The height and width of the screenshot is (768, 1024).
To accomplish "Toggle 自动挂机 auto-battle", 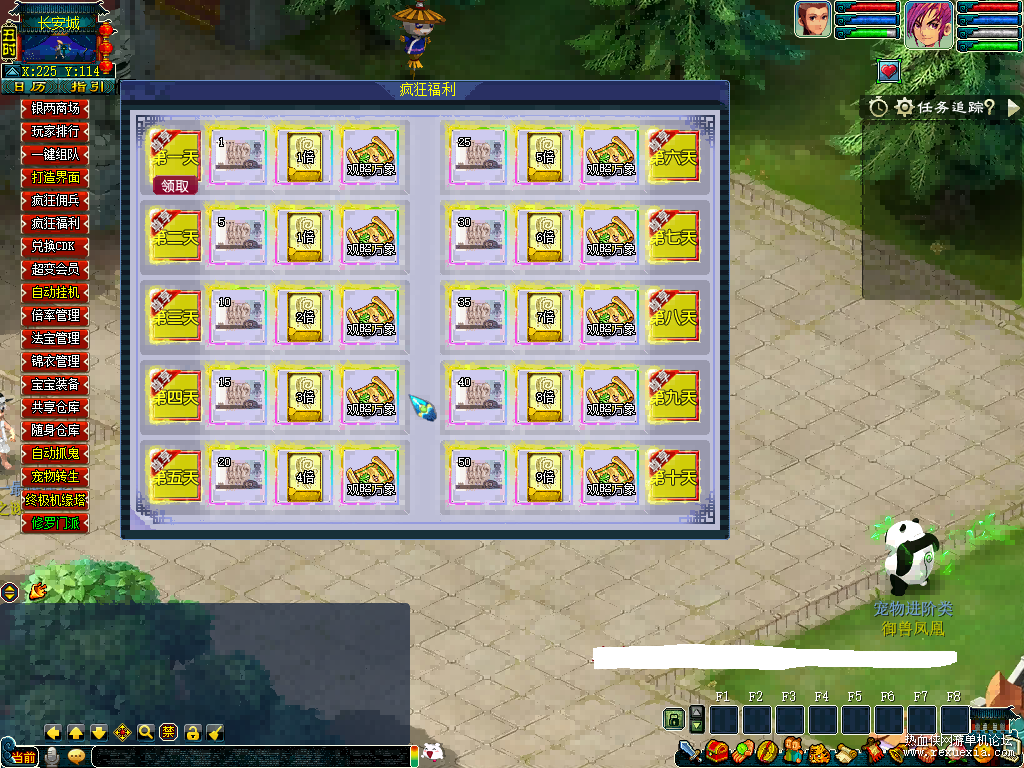I will point(55,293).
